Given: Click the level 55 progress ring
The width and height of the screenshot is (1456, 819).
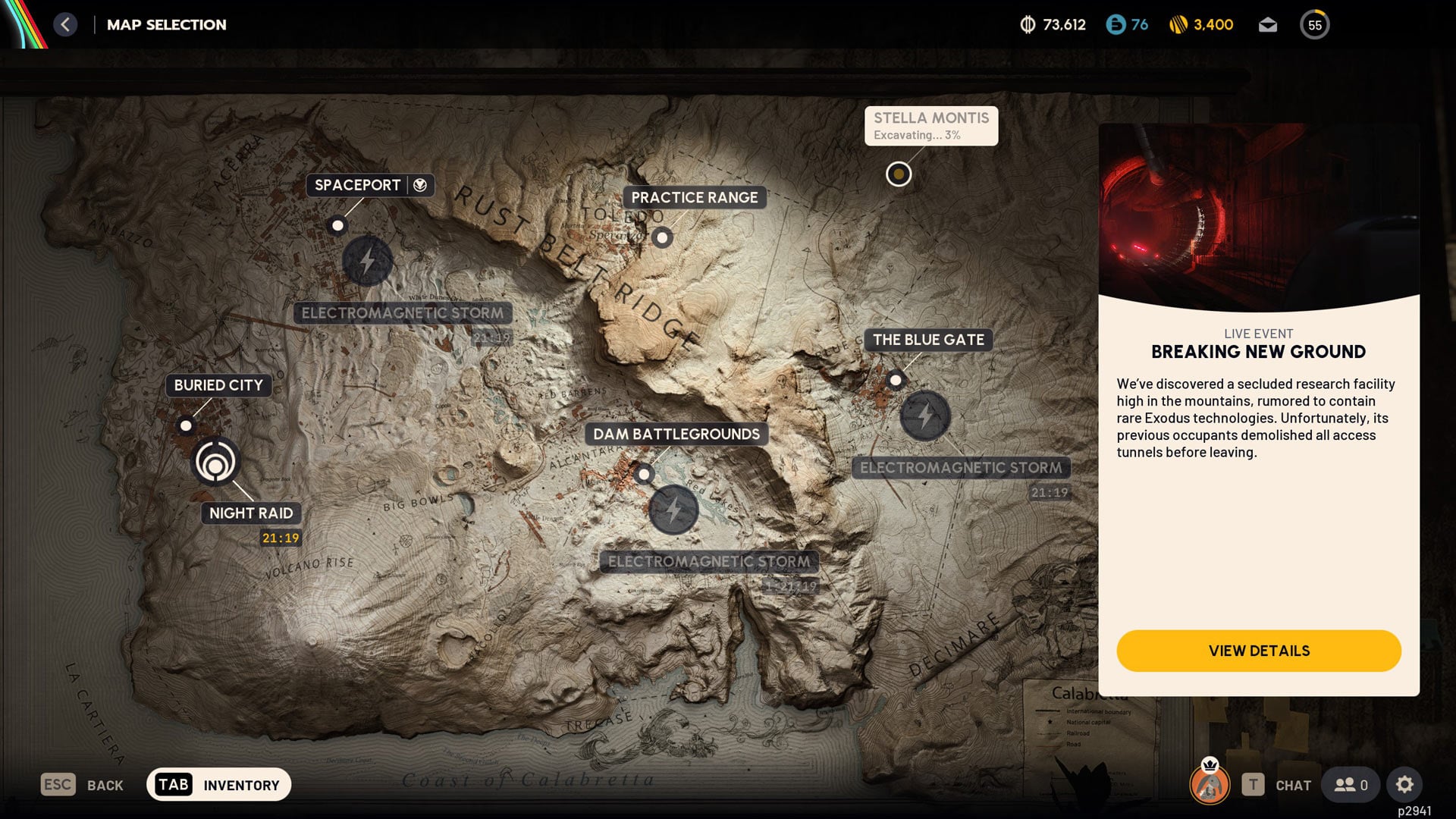Looking at the screenshot, I should 1314,24.
